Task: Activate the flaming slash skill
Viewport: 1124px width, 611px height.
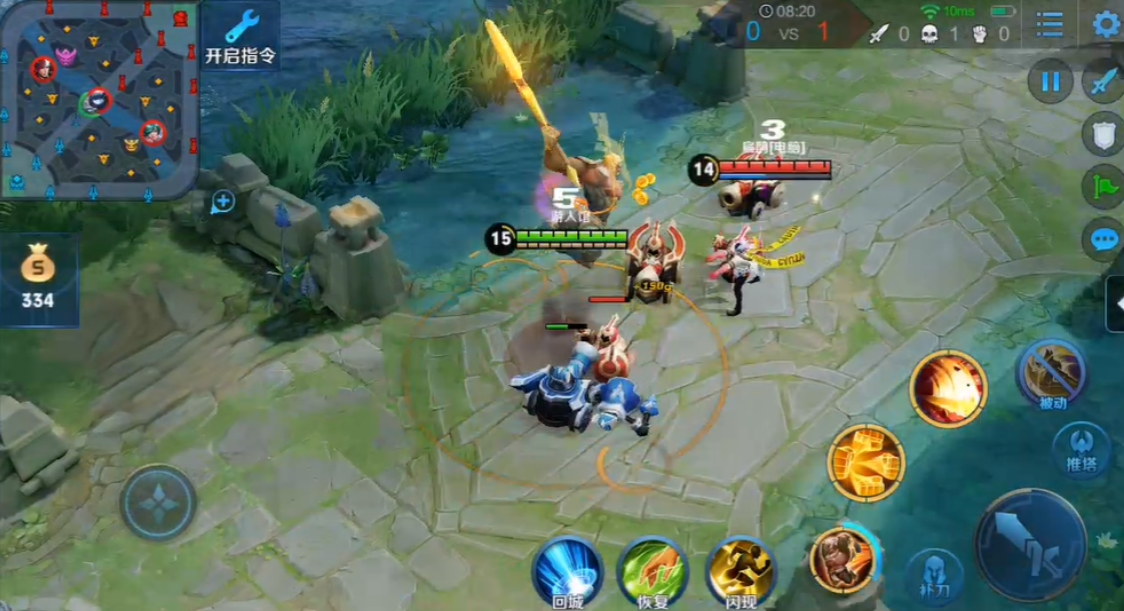Action: (948, 388)
